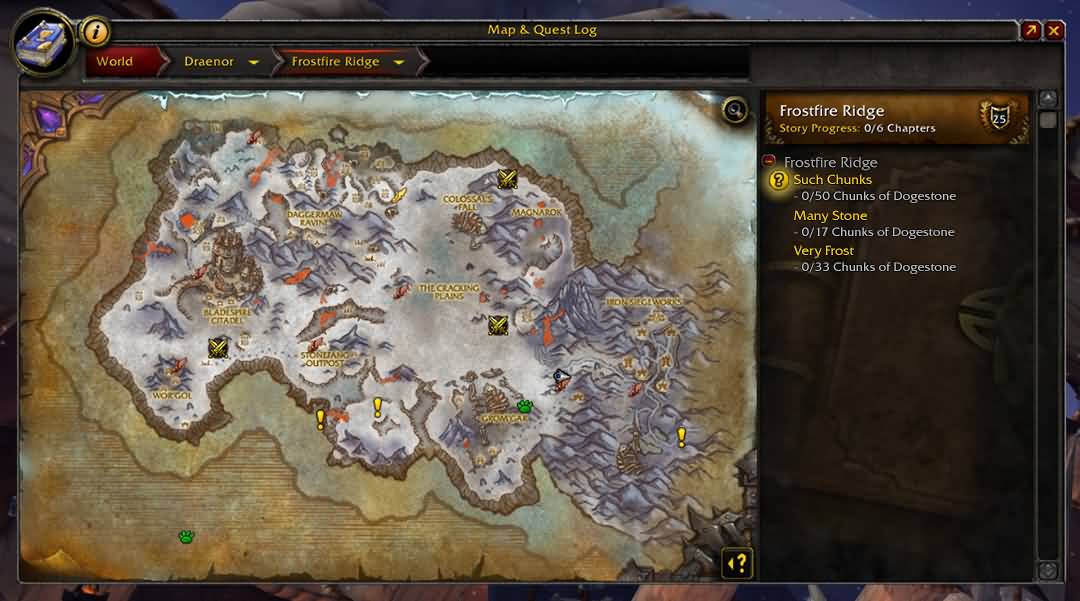Open the Frostfire Ridge breadcrumb dropdown
1080x601 pixels.
pos(399,62)
